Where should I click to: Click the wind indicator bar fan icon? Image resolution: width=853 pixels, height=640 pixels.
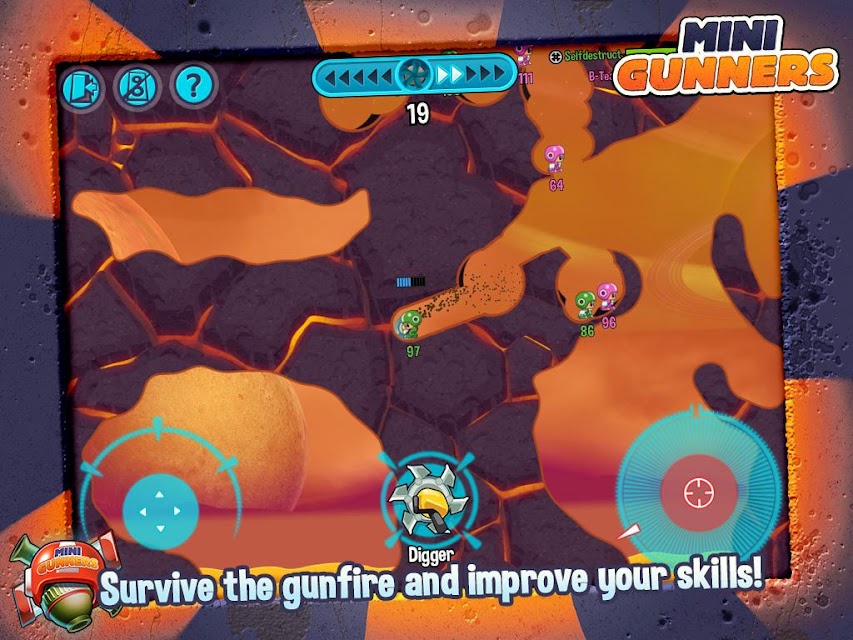[413, 73]
